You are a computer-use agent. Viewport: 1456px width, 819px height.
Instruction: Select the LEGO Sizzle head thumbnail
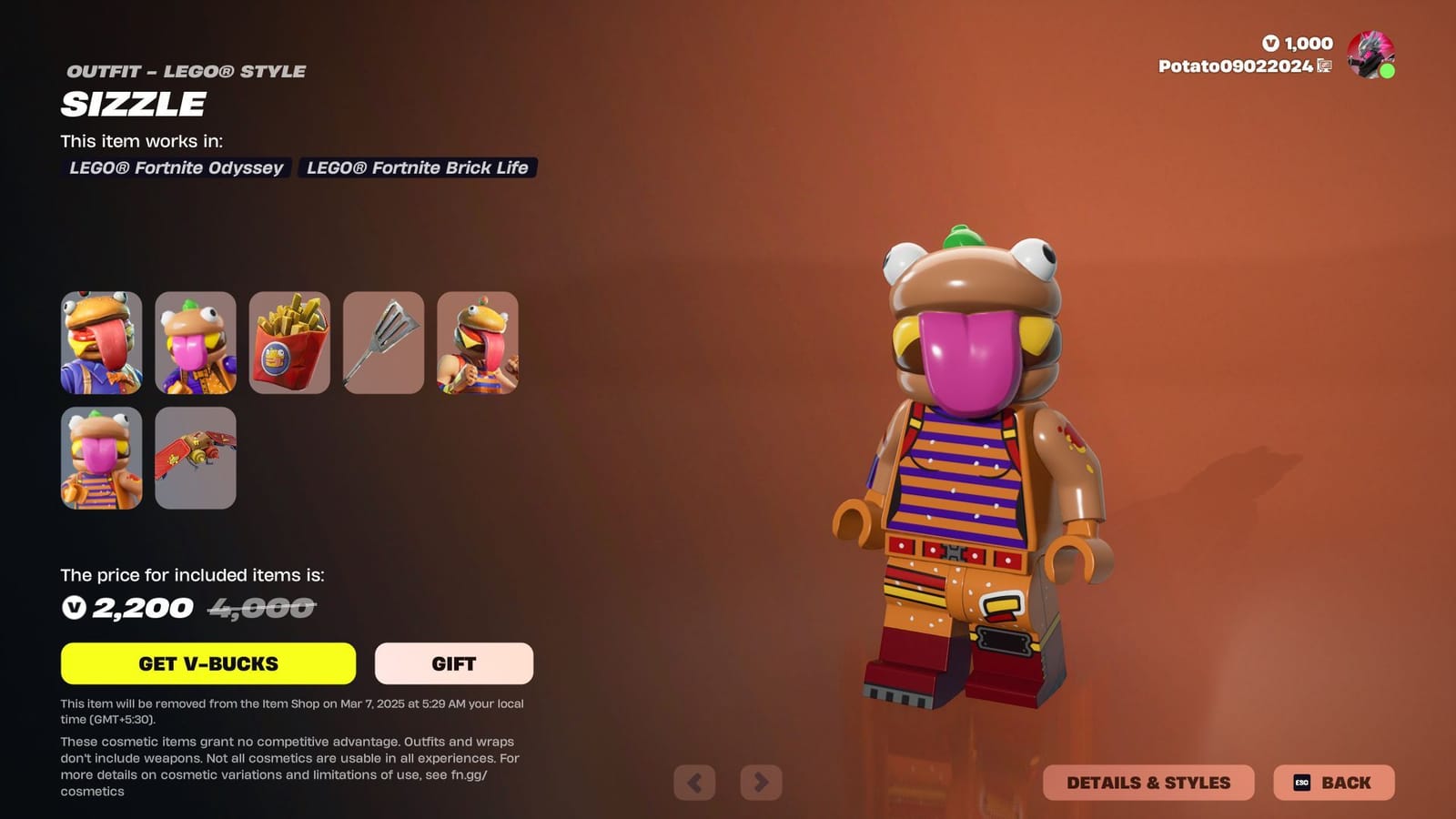[196, 343]
